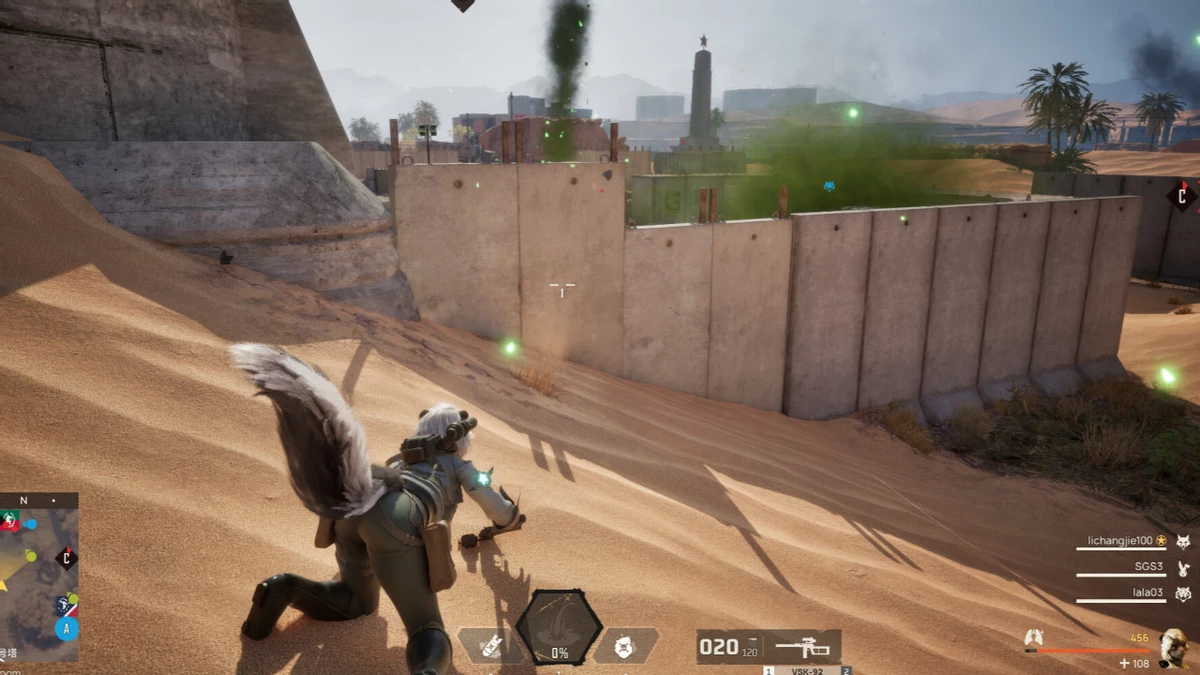Click objective A marker on minimap

(67, 629)
